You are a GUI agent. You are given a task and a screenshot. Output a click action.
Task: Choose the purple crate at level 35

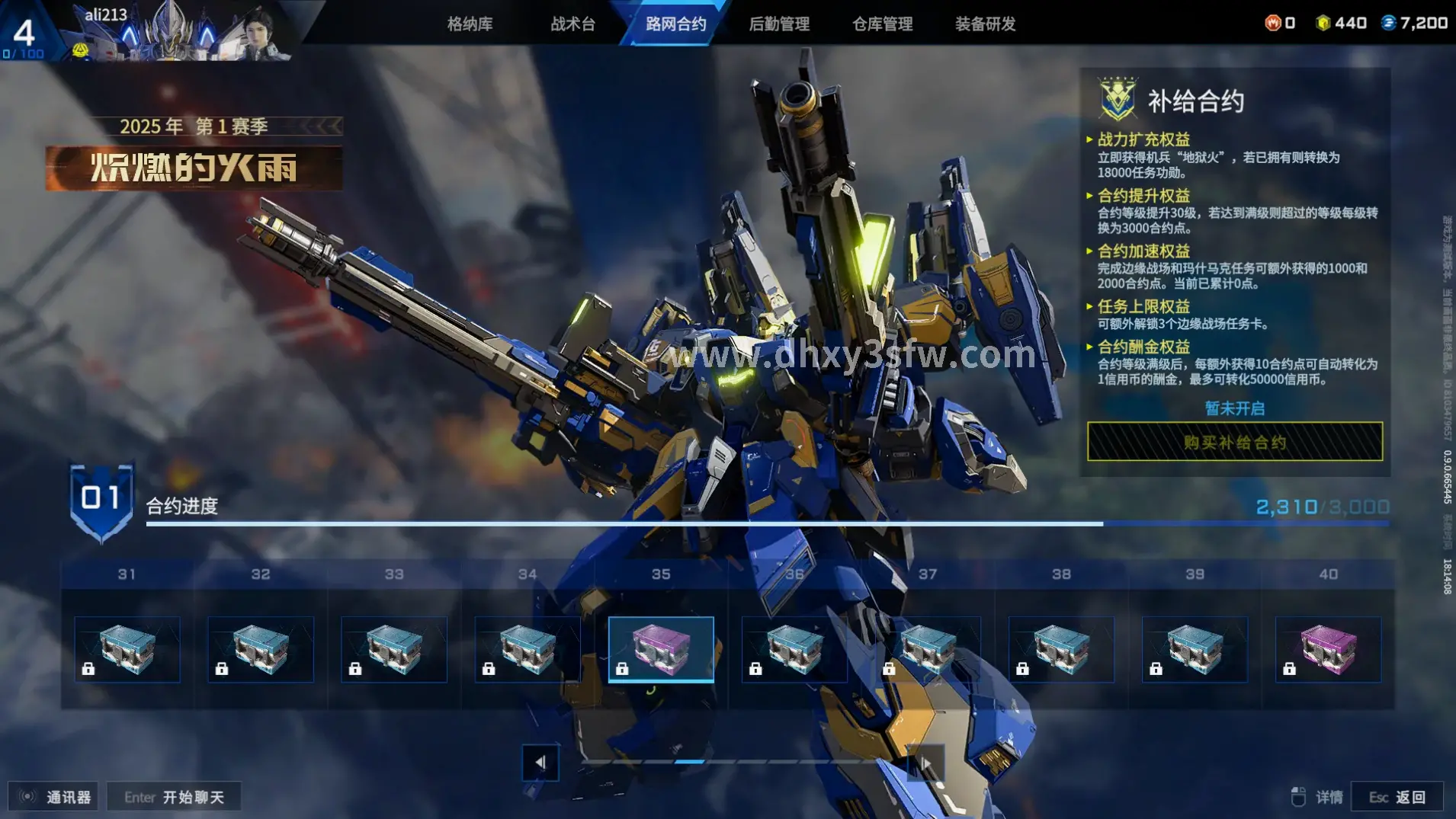tap(661, 649)
